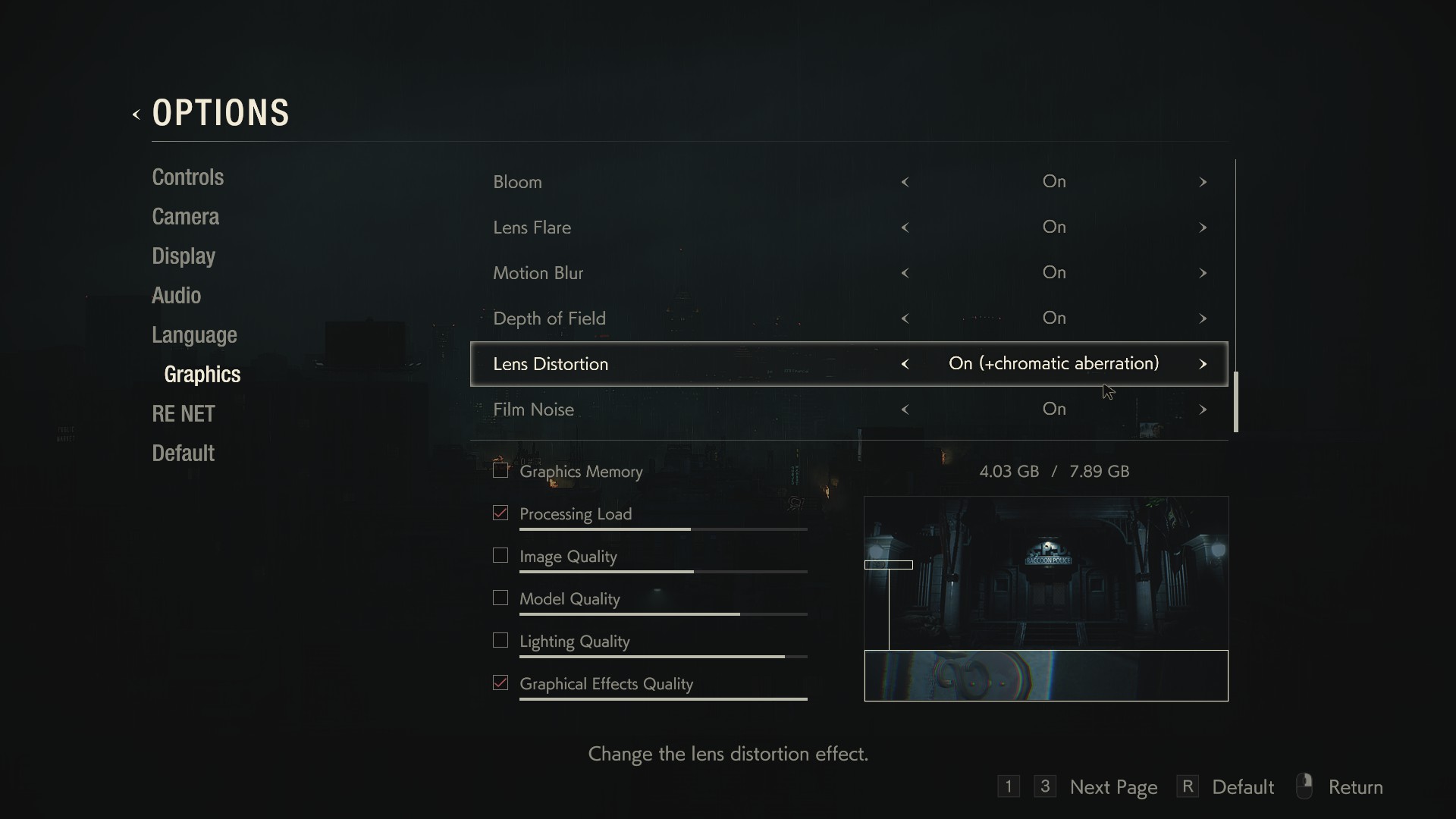The height and width of the screenshot is (819, 1456).
Task: Untick the Graphical Effects Quality checkbox
Action: point(500,683)
